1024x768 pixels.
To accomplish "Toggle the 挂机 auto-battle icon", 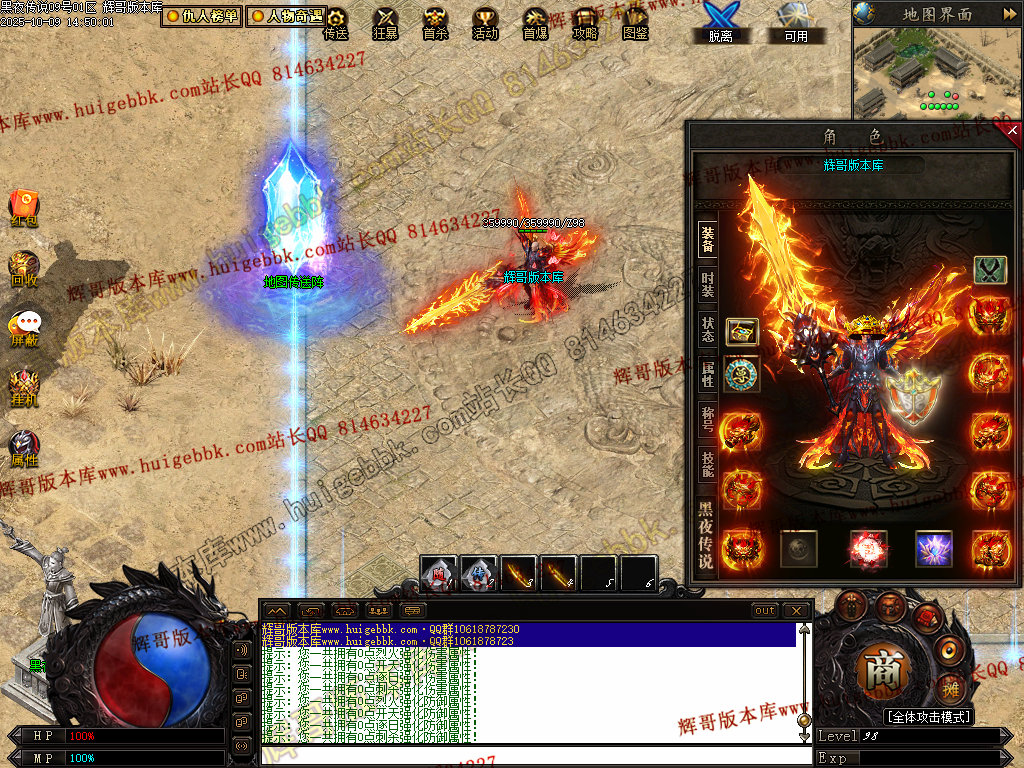I will click(x=24, y=386).
